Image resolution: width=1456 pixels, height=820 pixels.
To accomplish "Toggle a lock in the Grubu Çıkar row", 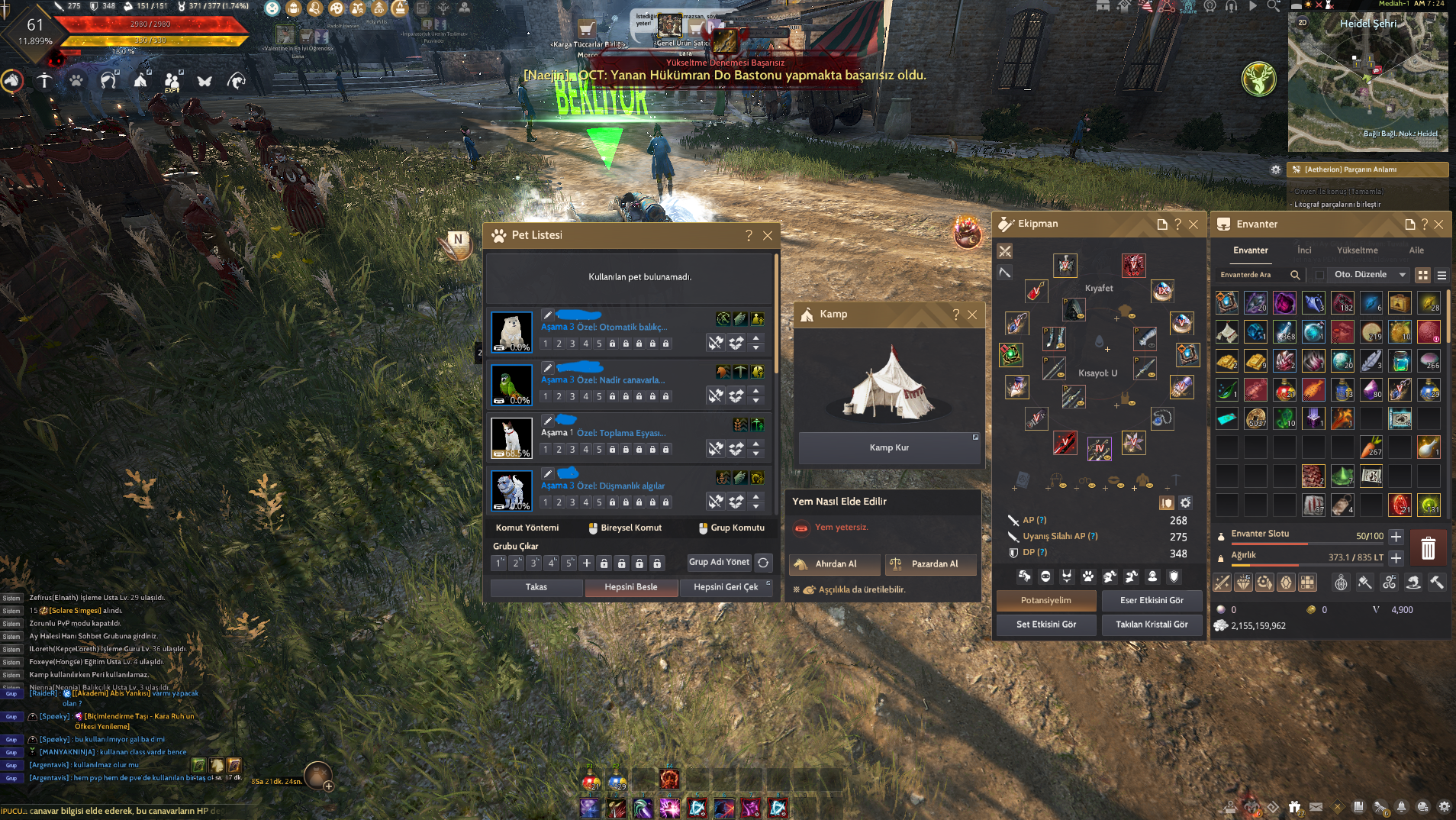I will click(x=604, y=563).
